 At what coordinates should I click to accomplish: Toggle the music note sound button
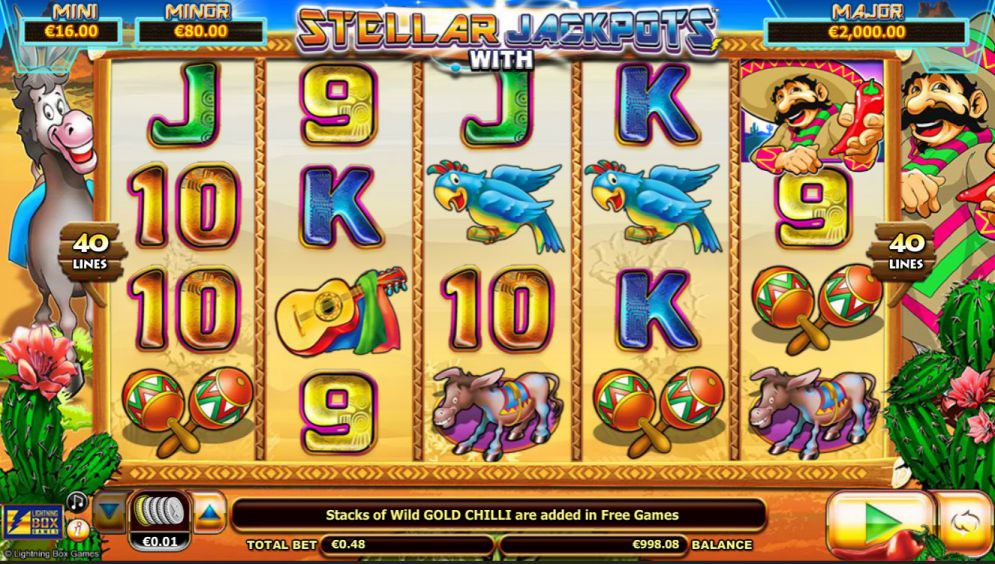77,501
